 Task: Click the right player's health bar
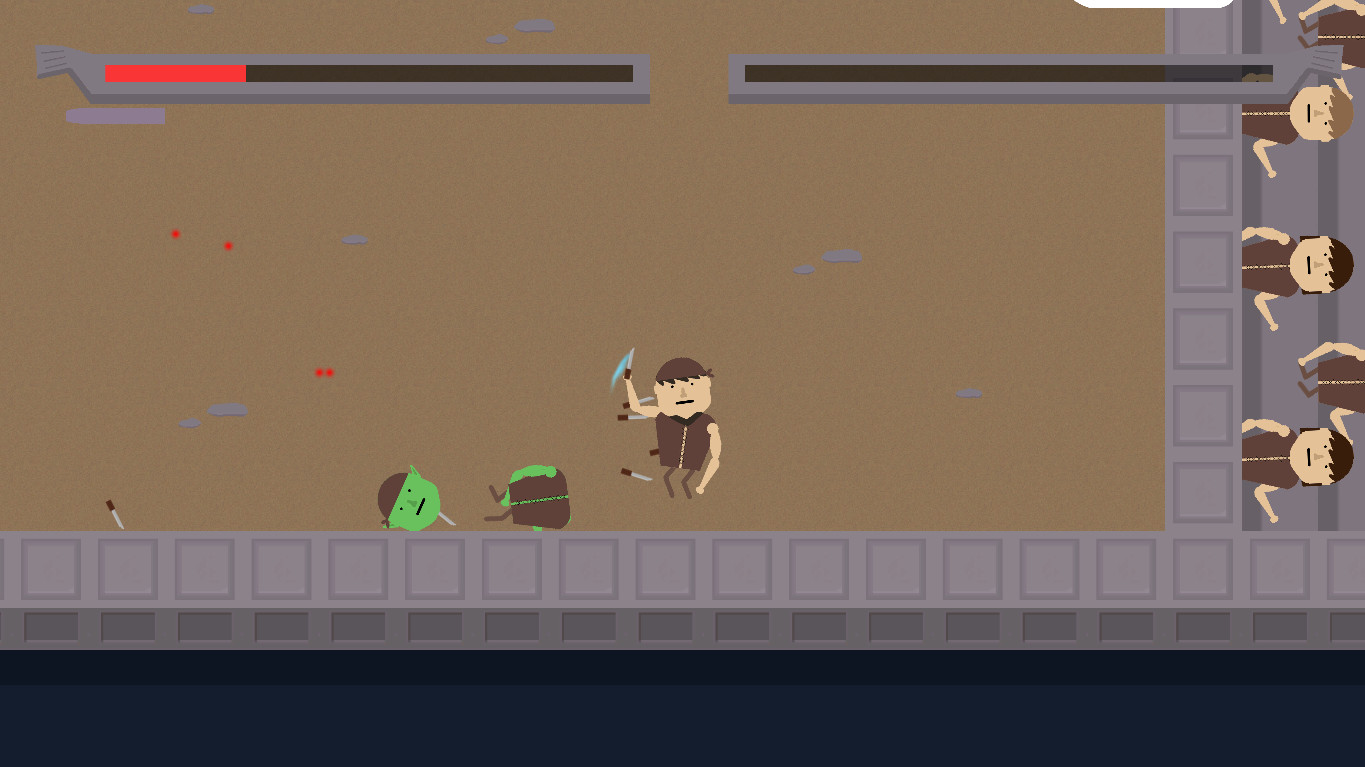(1000, 72)
